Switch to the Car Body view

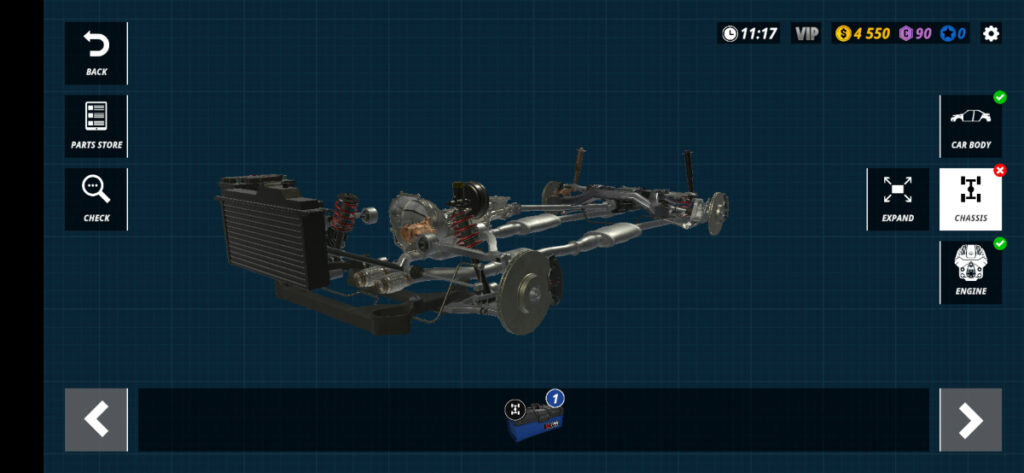click(970, 126)
